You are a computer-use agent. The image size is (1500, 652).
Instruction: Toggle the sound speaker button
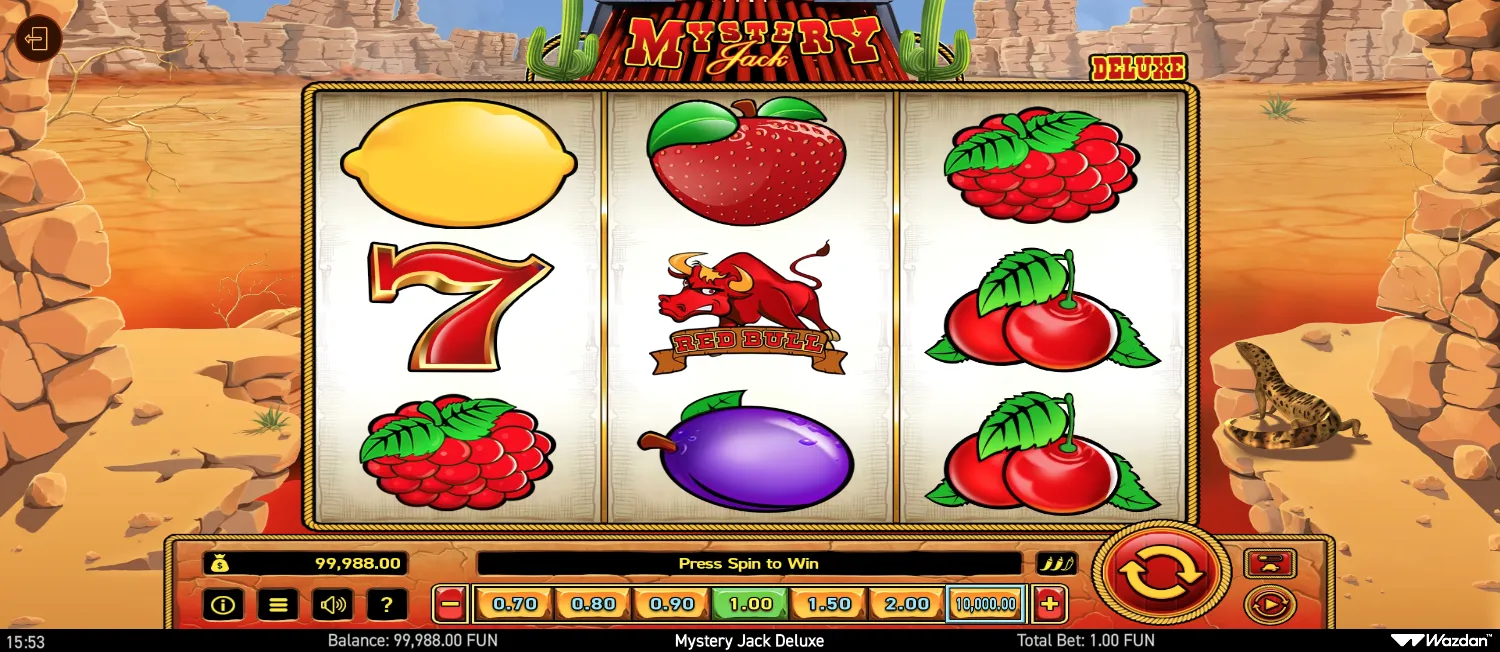(332, 604)
